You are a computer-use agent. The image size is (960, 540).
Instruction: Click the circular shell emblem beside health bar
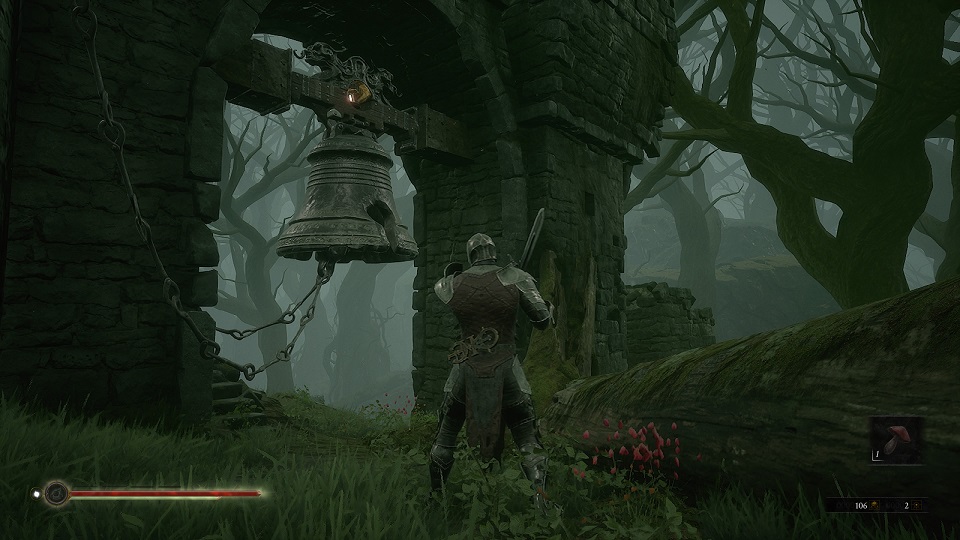click(57, 493)
